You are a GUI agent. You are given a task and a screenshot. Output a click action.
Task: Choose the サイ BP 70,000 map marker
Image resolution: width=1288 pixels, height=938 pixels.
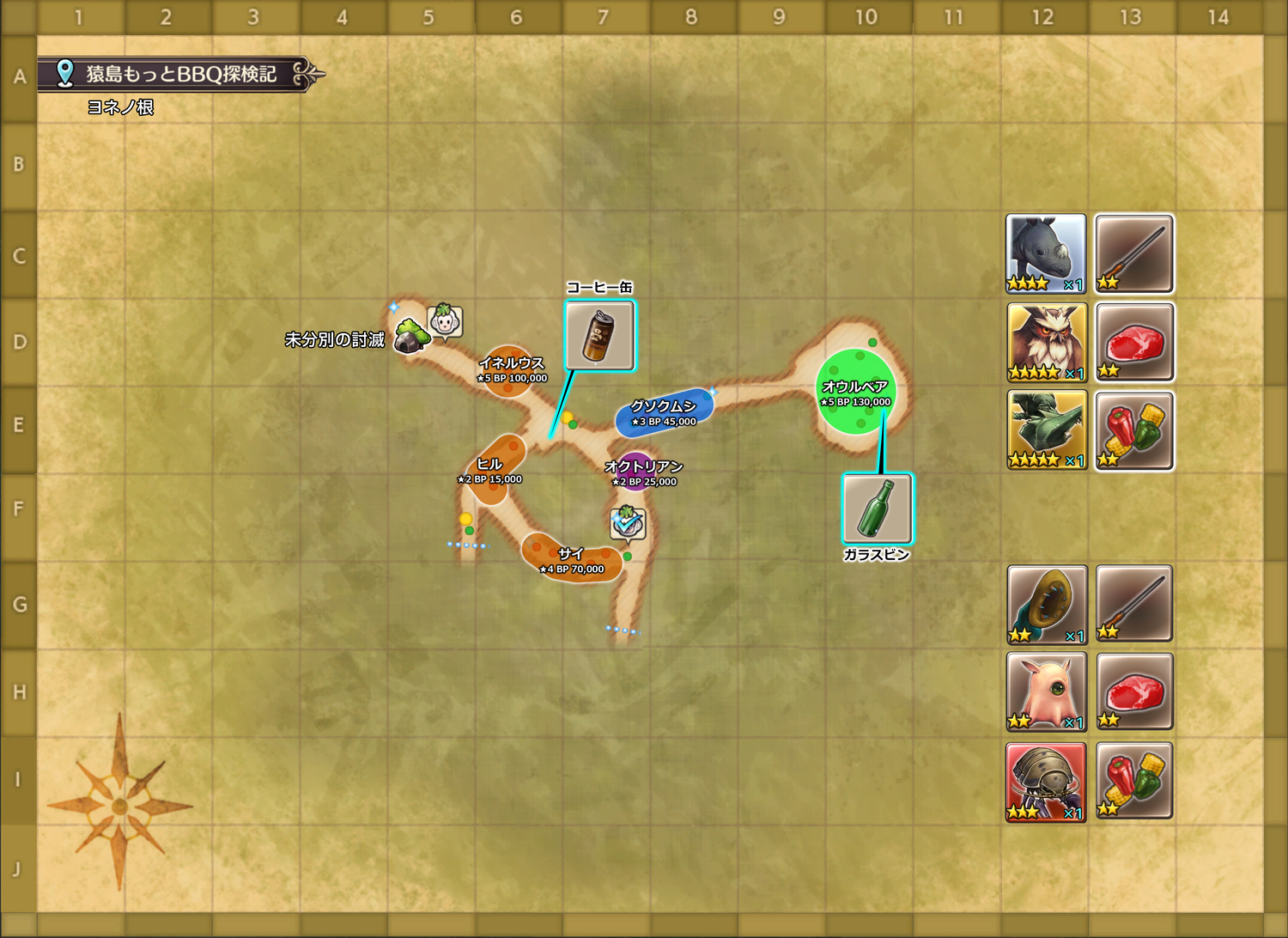(x=570, y=560)
